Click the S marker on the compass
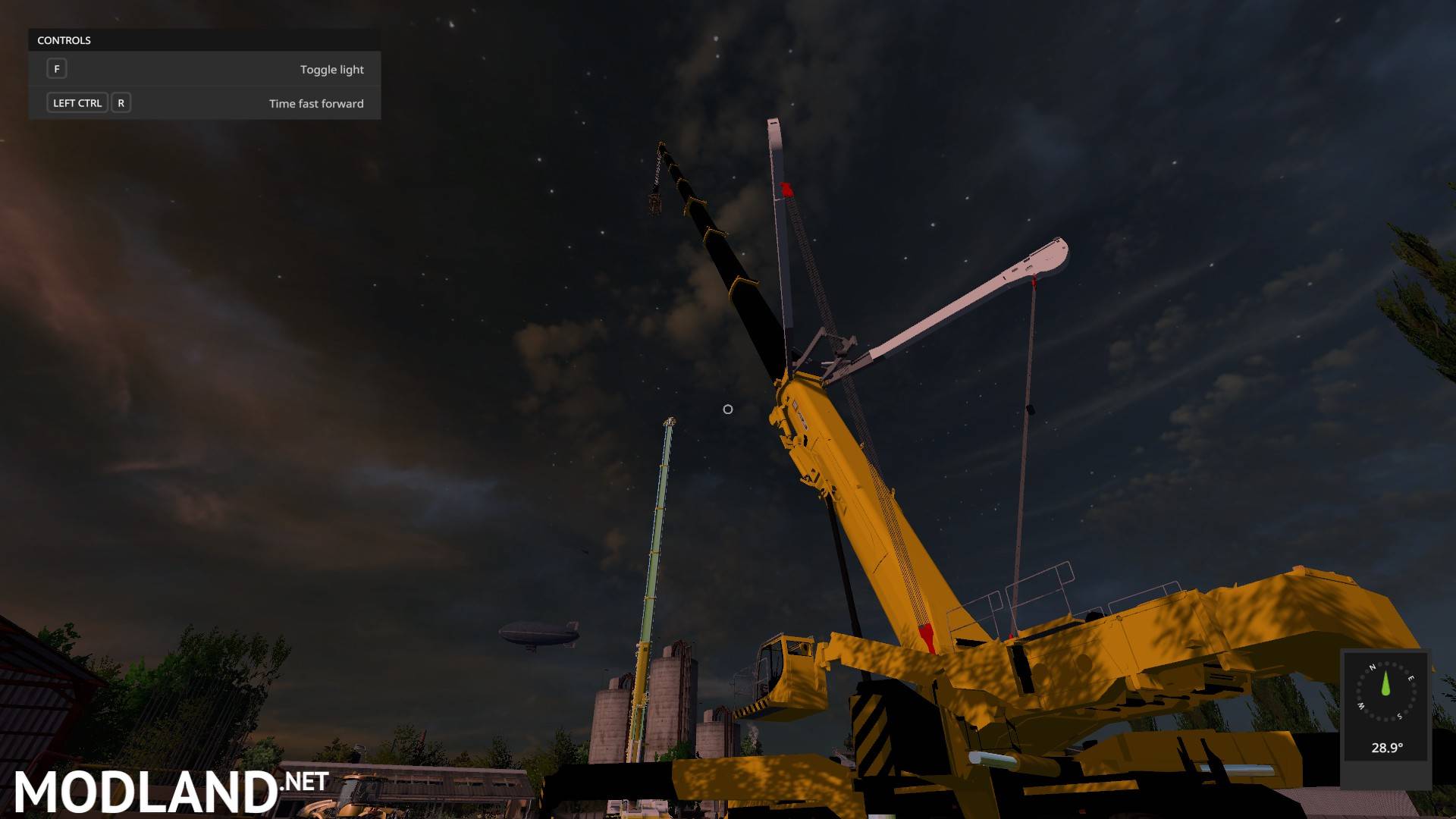 coord(1399,716)
